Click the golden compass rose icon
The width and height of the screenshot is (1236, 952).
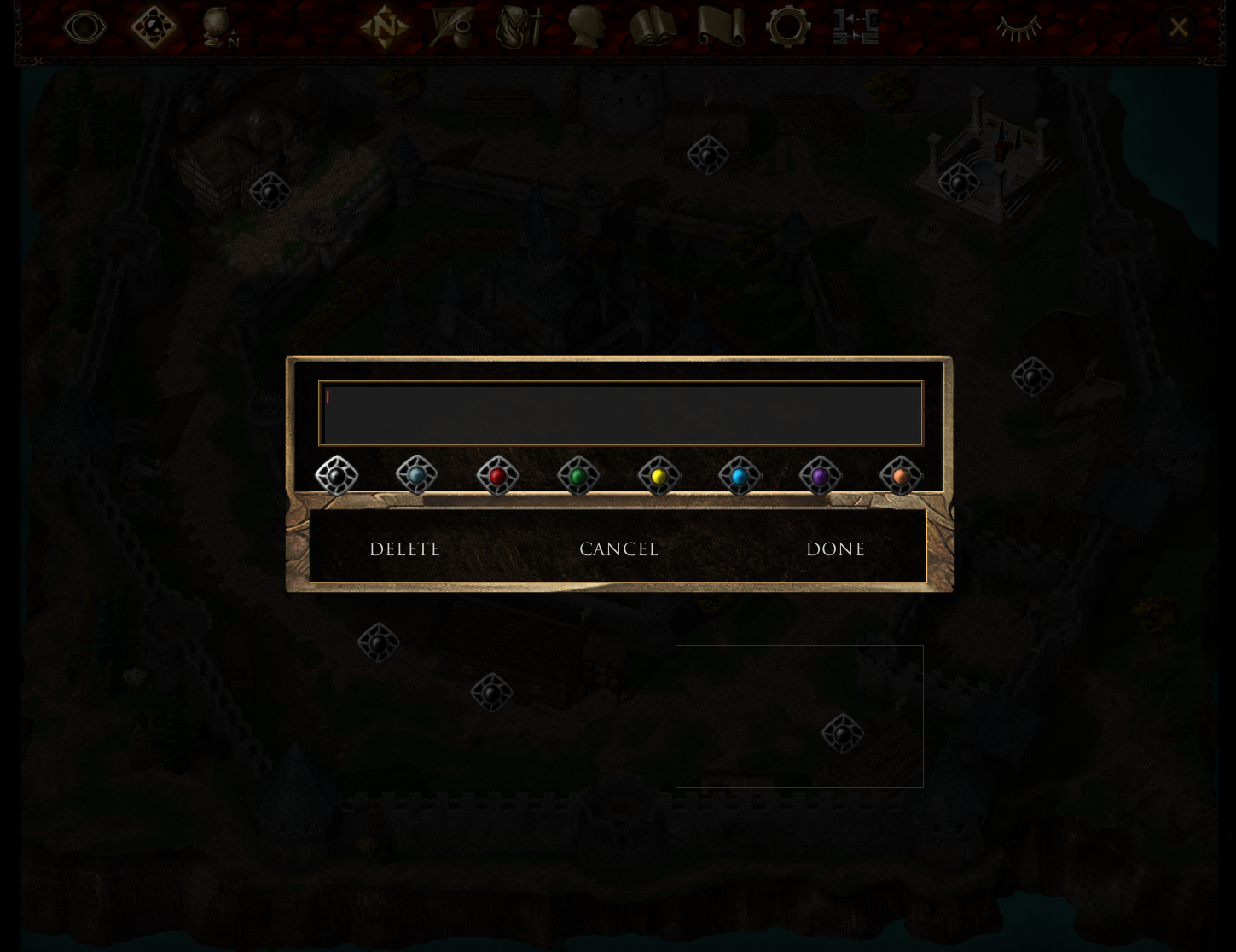tap(385, 26)
